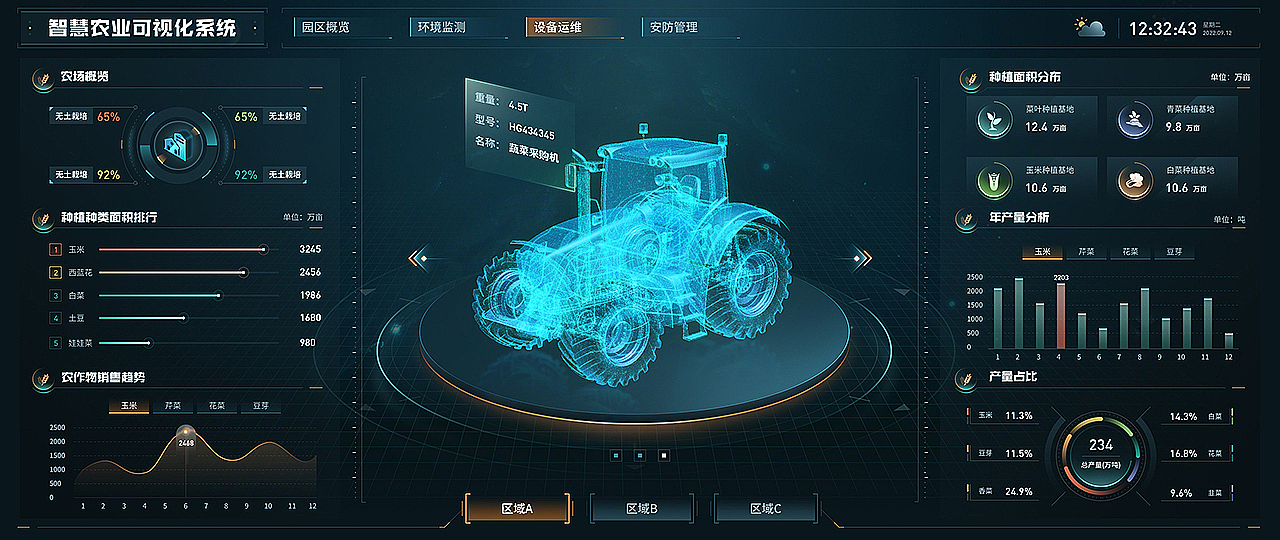The height and width of the screenshot is (540, 1280).
Task: Open the 园区概览 tab
Action: (x=326, y=28)
